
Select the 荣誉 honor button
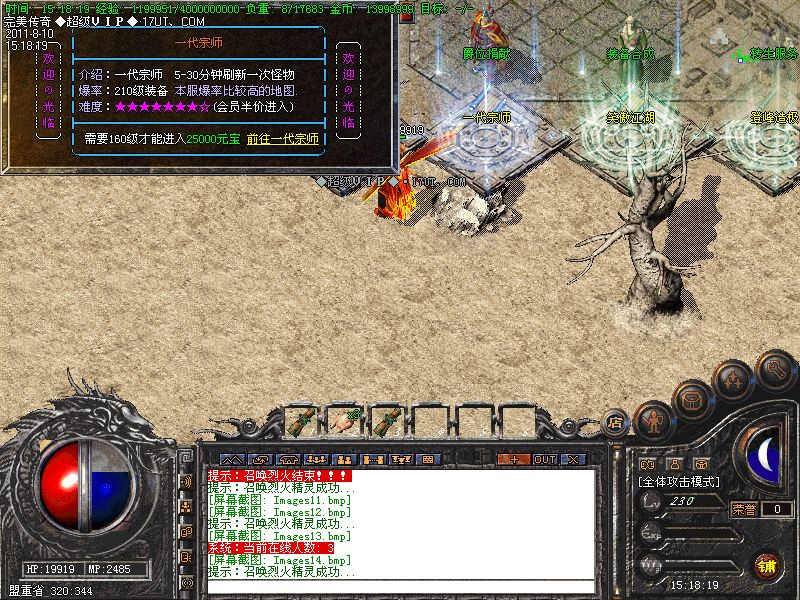(744, 509)
